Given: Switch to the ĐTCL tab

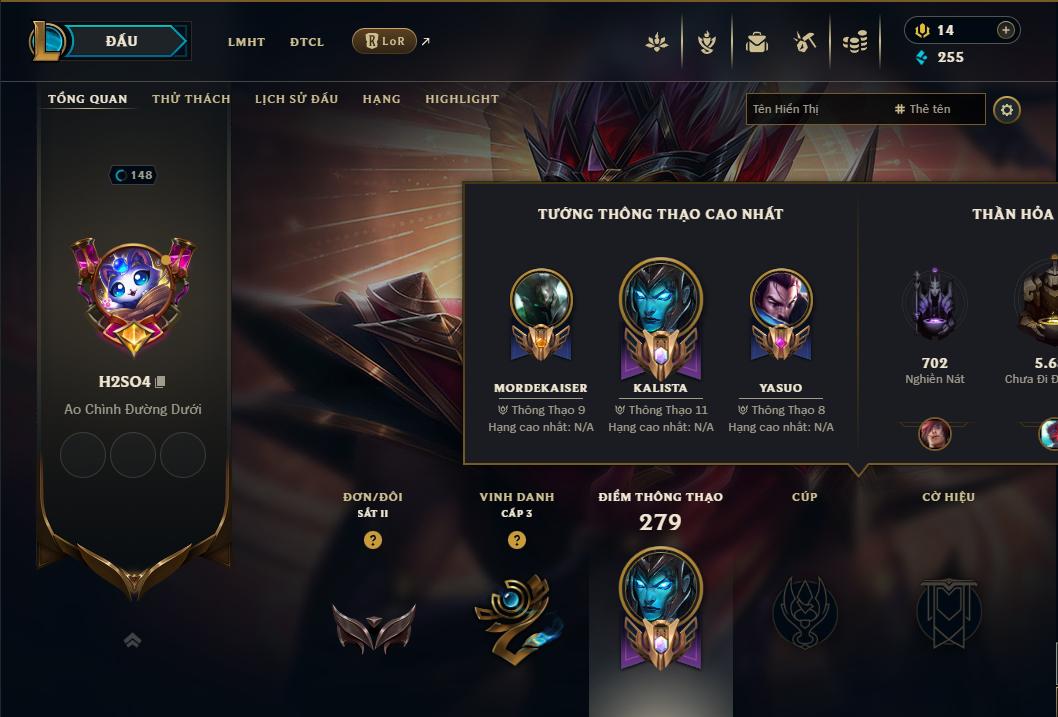Looking at the screenshot, I should pyautogui.click(x=307, y=42).
